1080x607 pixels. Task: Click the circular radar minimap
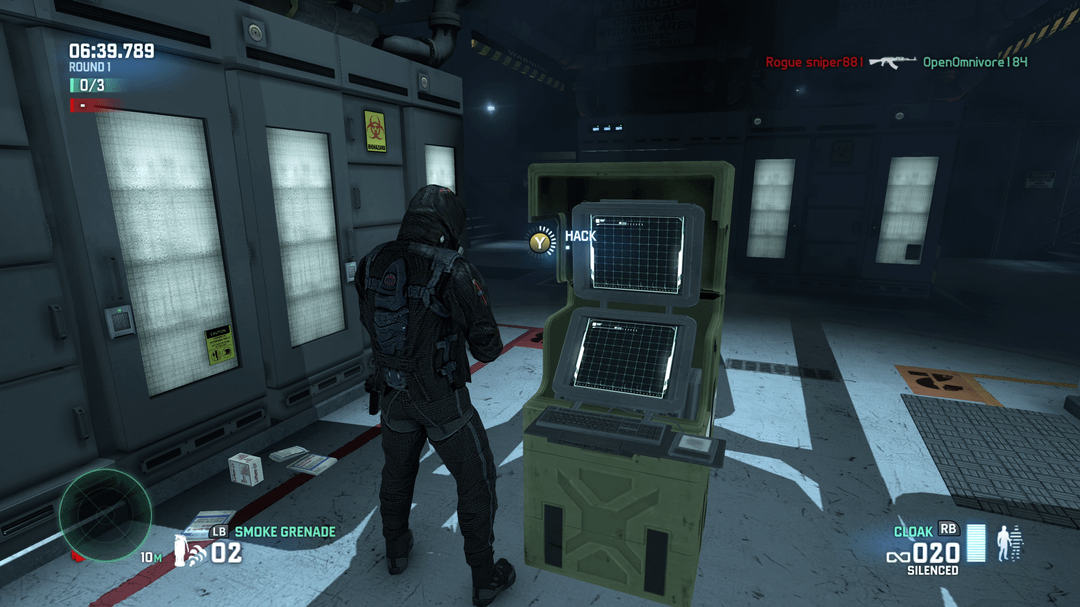(x=105, y=515)
